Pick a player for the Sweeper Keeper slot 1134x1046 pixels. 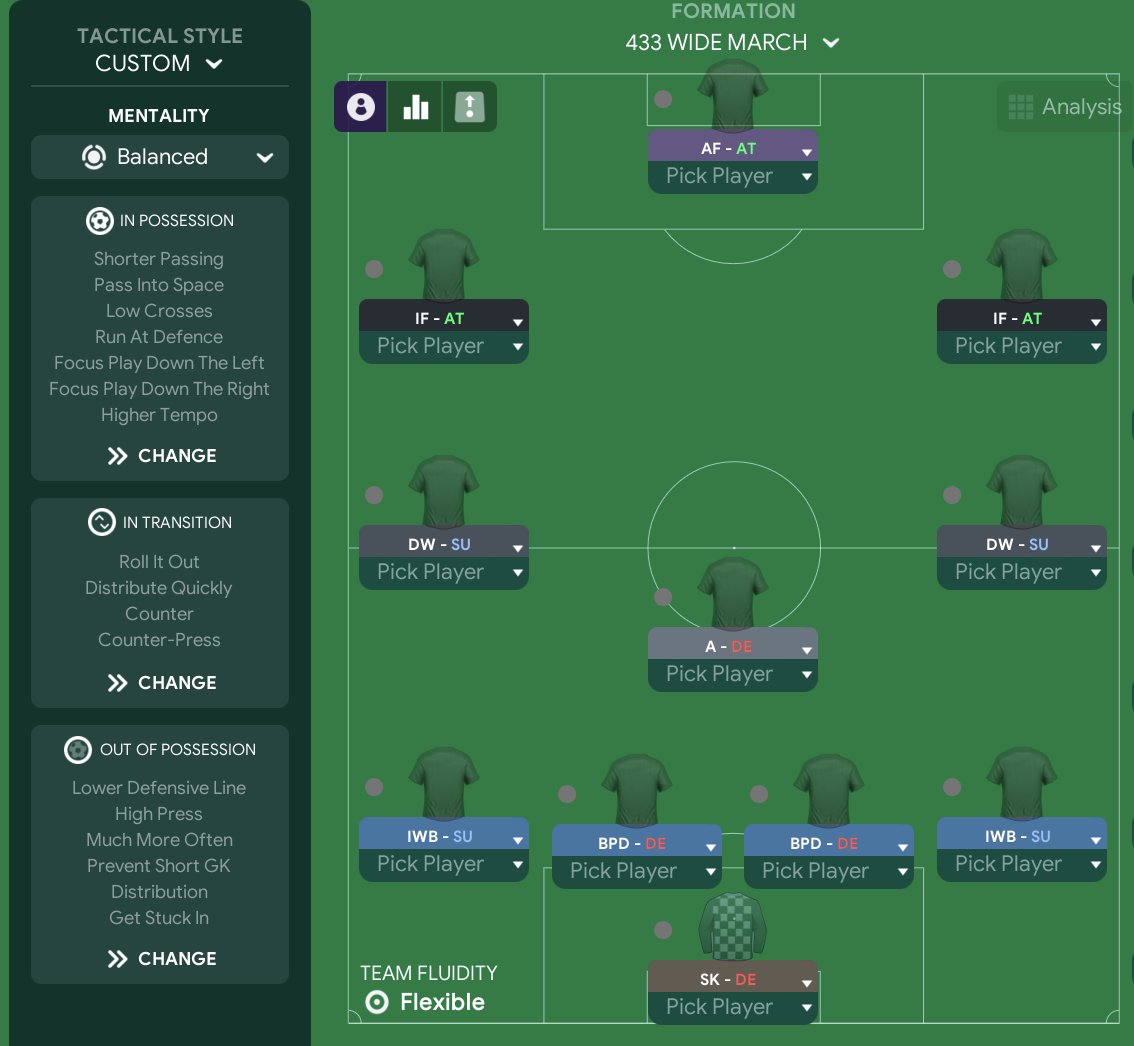[x=733, y=1008]
